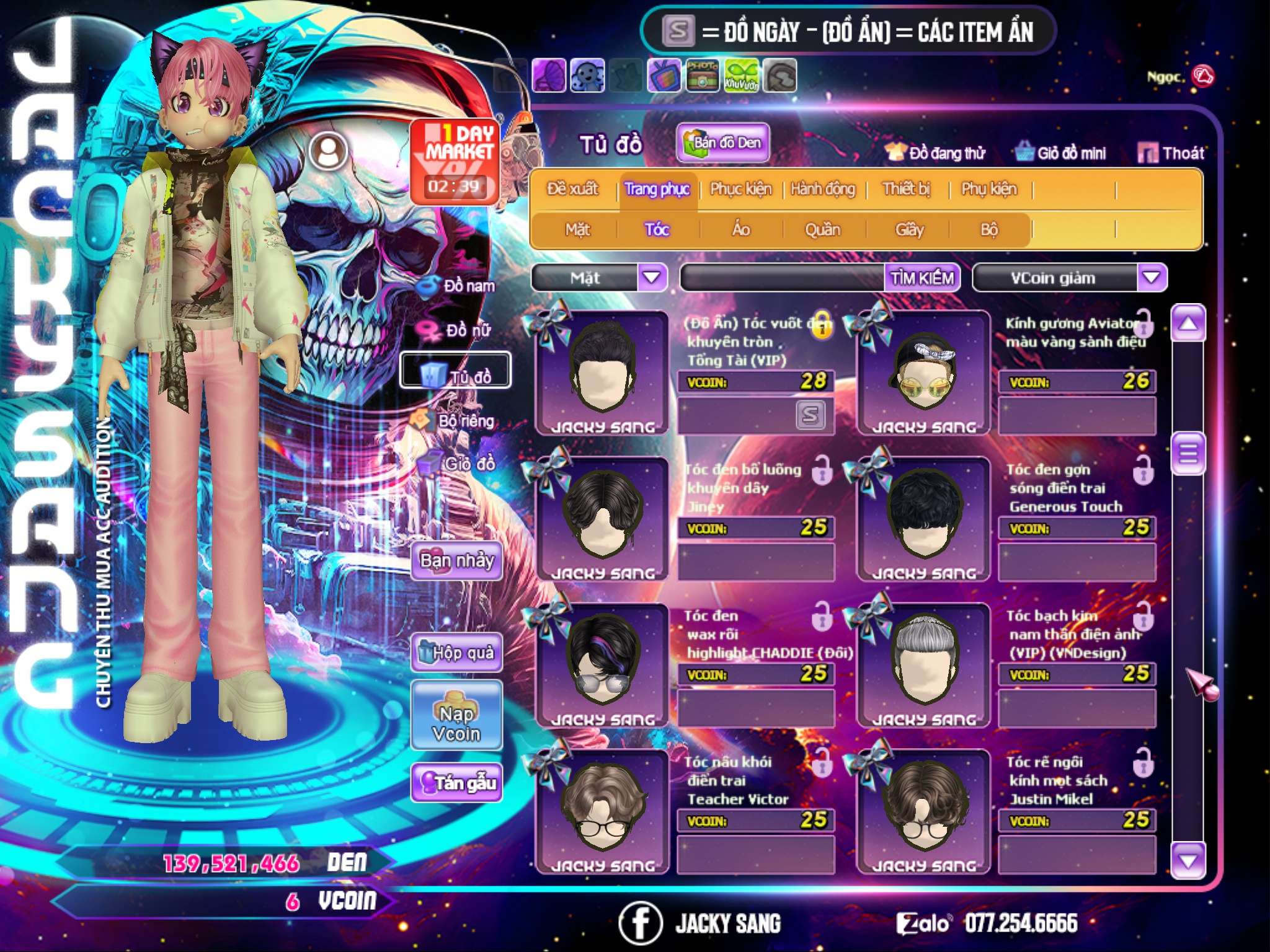1270x952 pixels.
Task: Show Đồ đang thử items
Action: pos(935,153)
